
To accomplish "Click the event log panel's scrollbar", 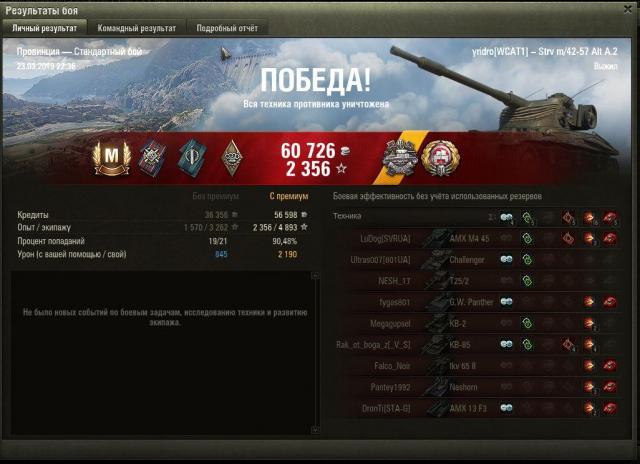I will (316, 350).
